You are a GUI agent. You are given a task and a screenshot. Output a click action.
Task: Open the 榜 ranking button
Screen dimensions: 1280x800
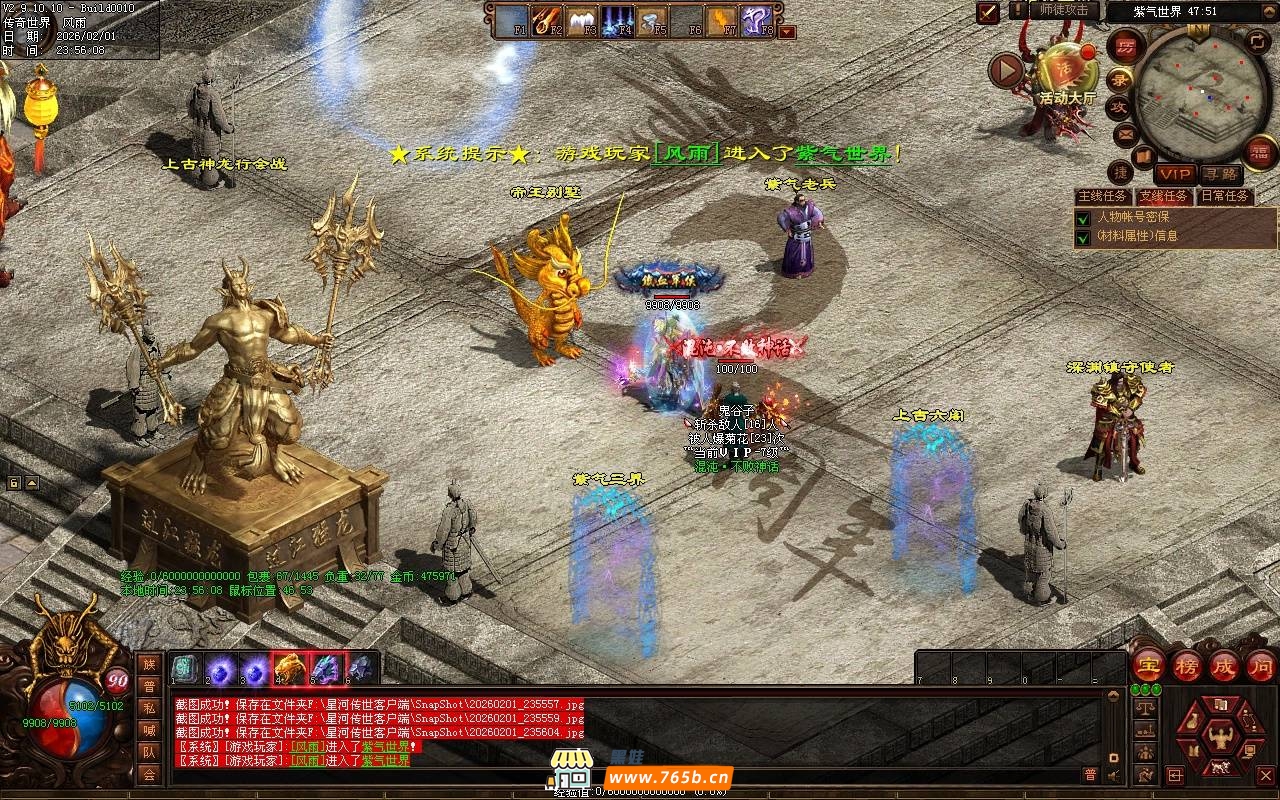(x=1187, y=666)
